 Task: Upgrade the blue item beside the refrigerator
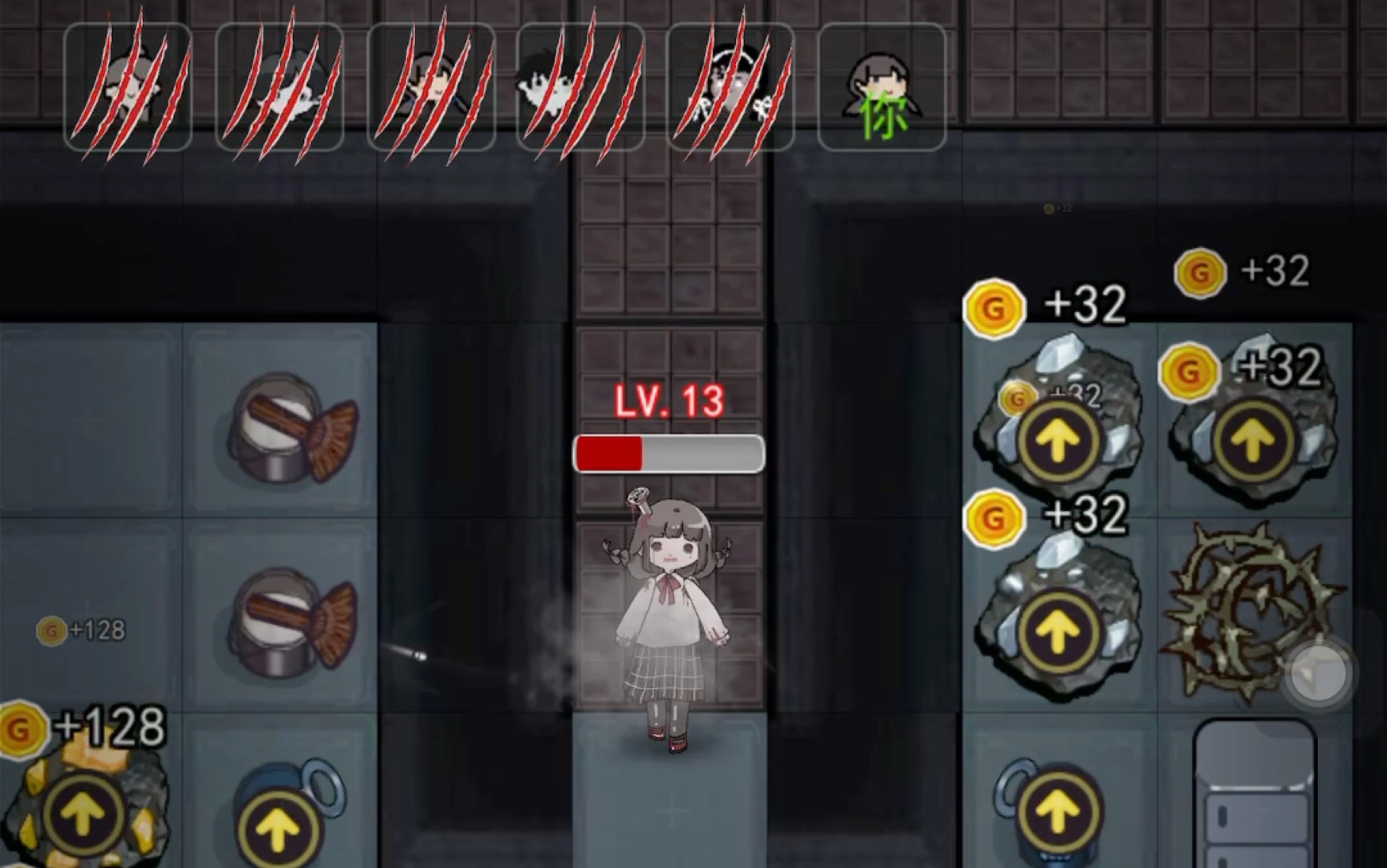[1057, 811]
